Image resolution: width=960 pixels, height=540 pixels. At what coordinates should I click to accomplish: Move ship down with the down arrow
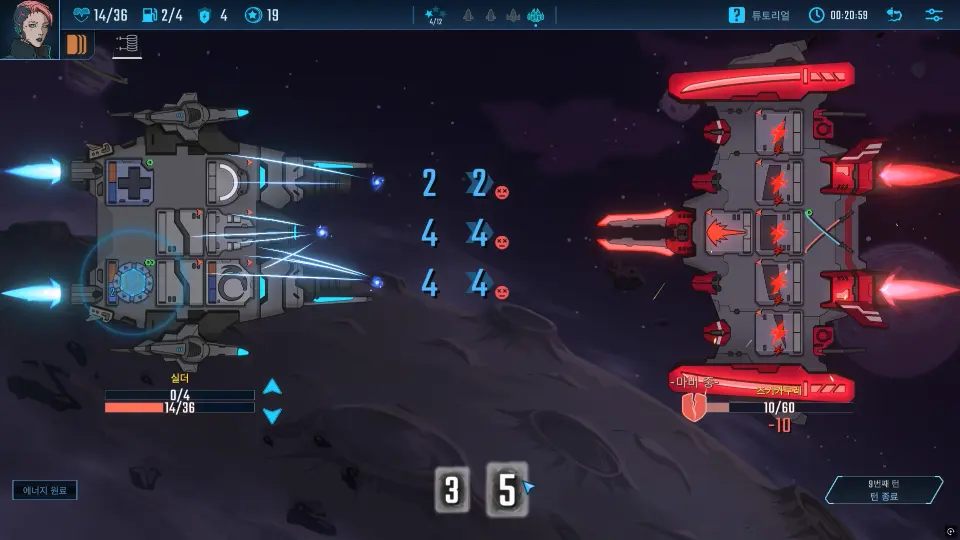(x=272, y=415)
